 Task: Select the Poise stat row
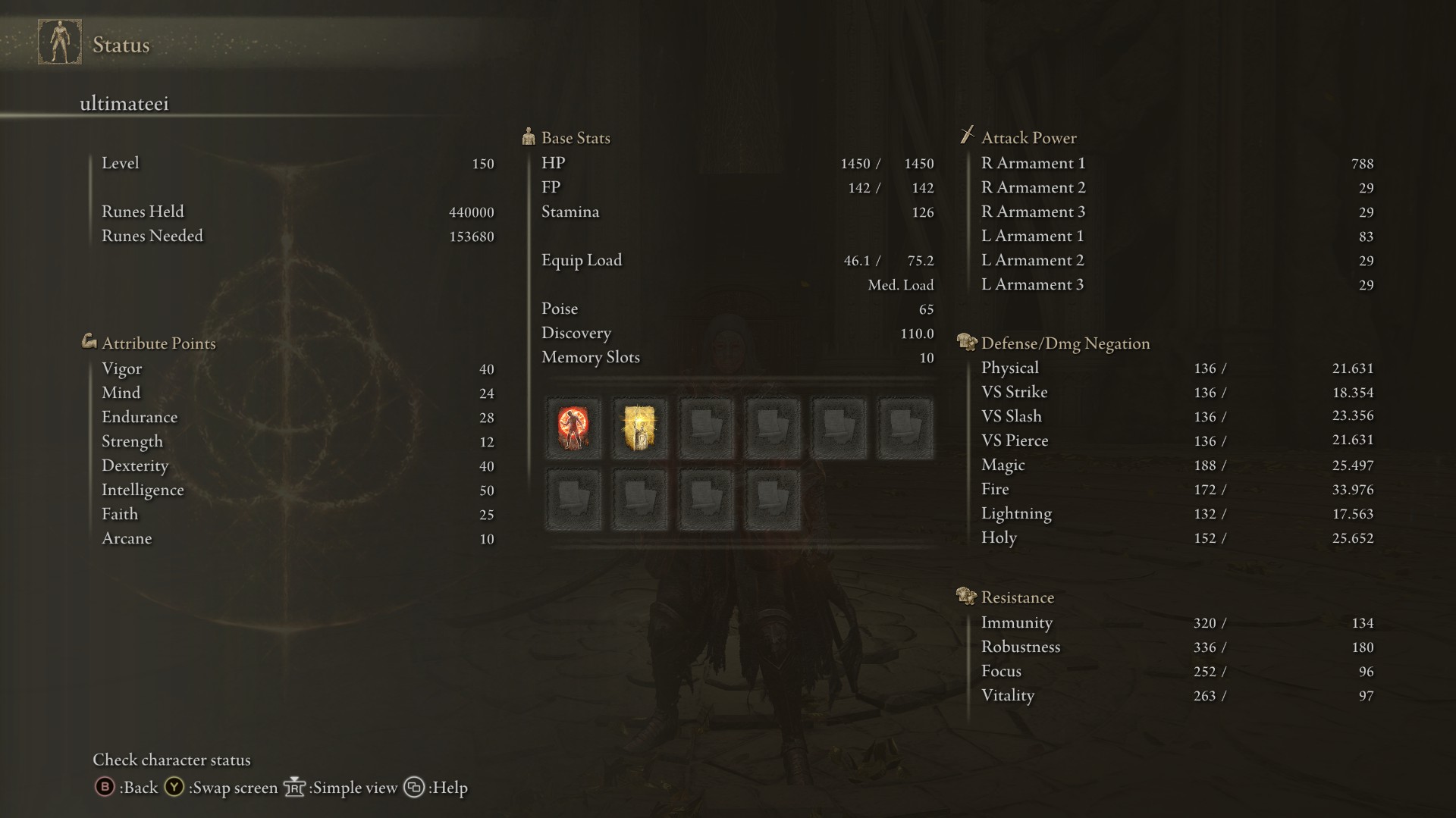pos(736,309)
